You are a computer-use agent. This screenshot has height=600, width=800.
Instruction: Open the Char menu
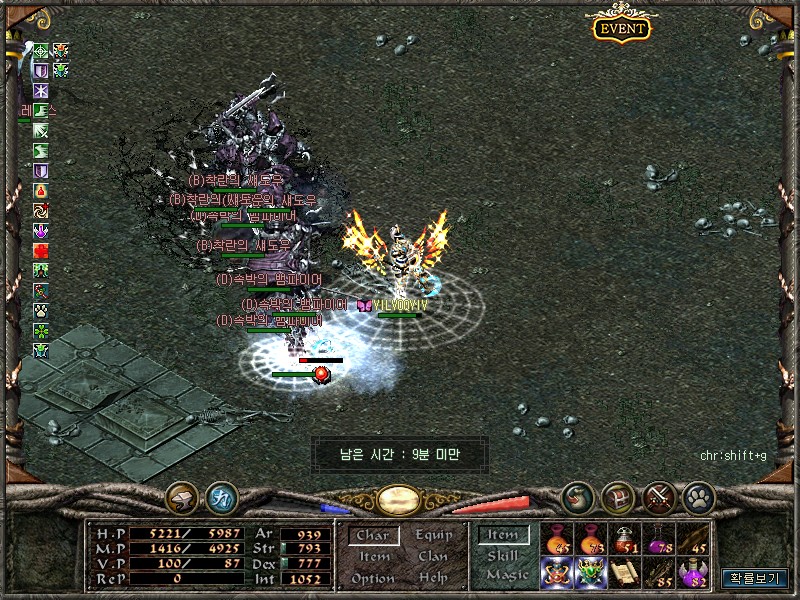(372, 535)
